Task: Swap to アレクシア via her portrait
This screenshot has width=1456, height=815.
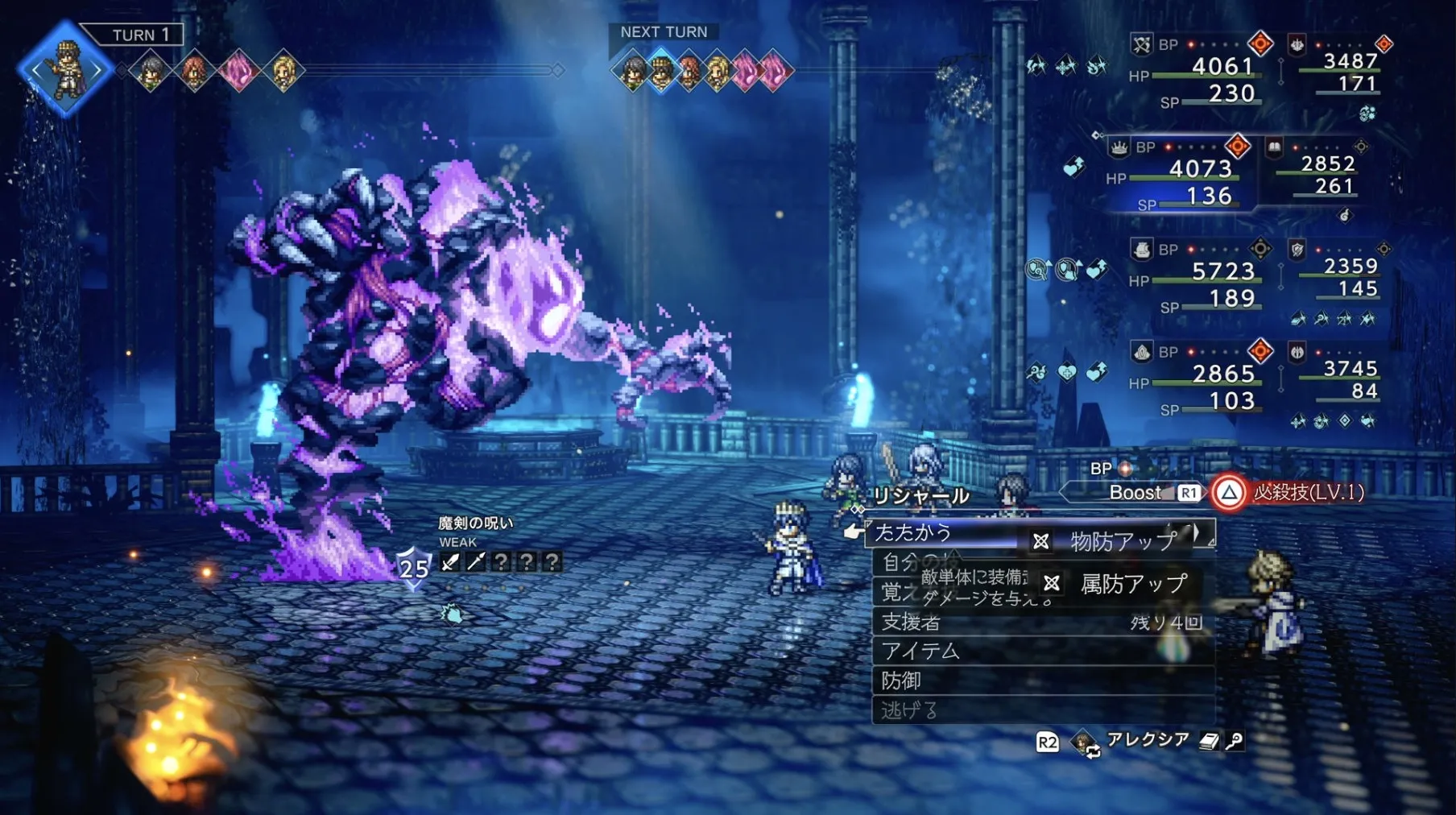Action: click(x=1085, y=742)
